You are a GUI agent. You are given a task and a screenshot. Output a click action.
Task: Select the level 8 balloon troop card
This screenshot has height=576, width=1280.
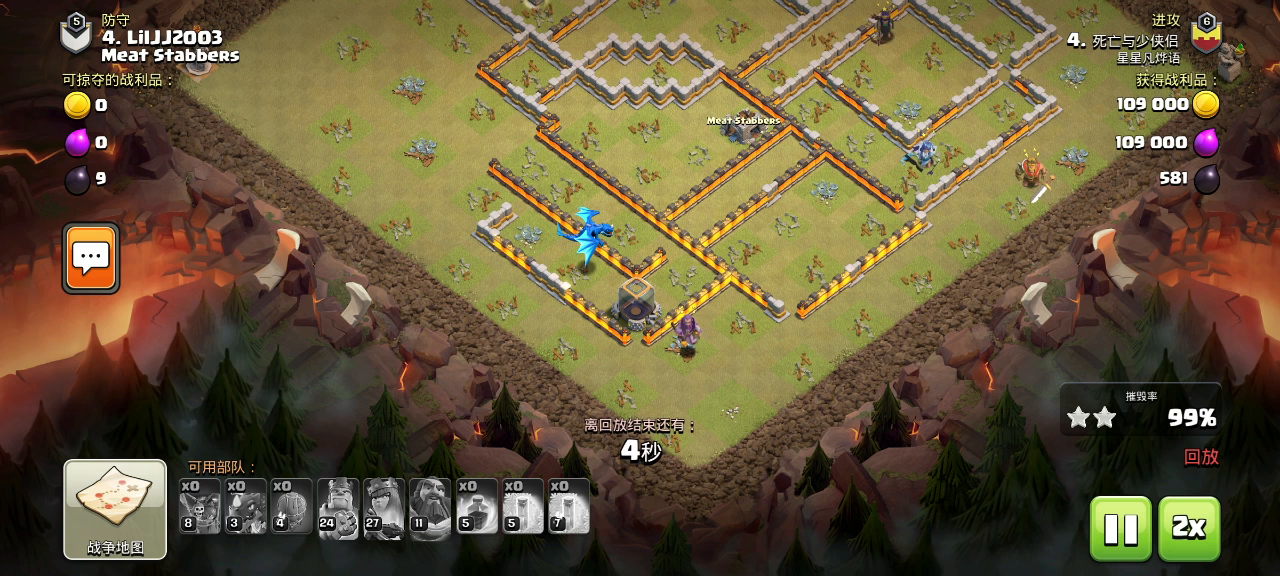click(x=200, y=508)
